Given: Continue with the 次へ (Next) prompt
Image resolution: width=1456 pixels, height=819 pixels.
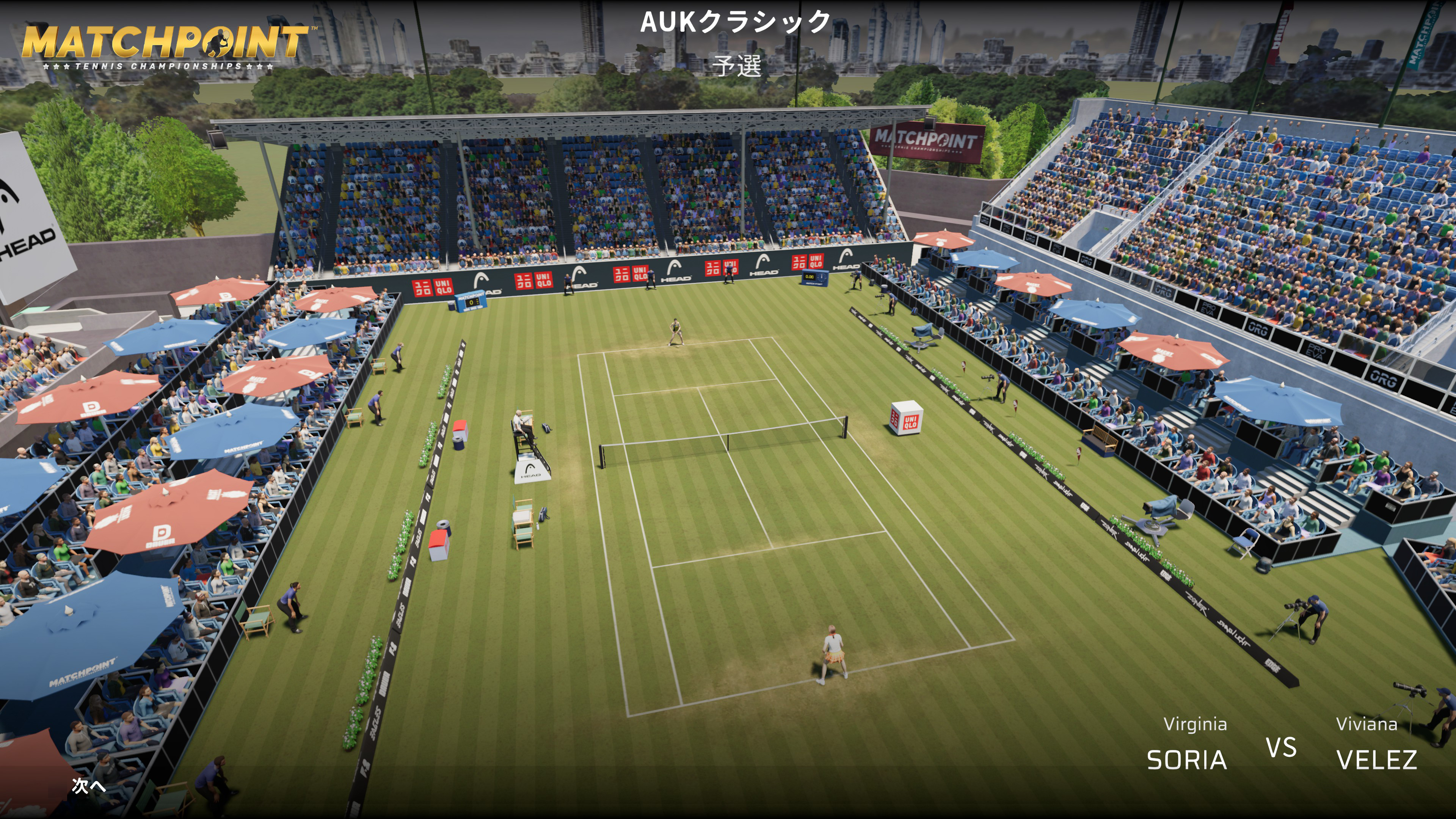Looking at the screenshot, I should 89,785.
